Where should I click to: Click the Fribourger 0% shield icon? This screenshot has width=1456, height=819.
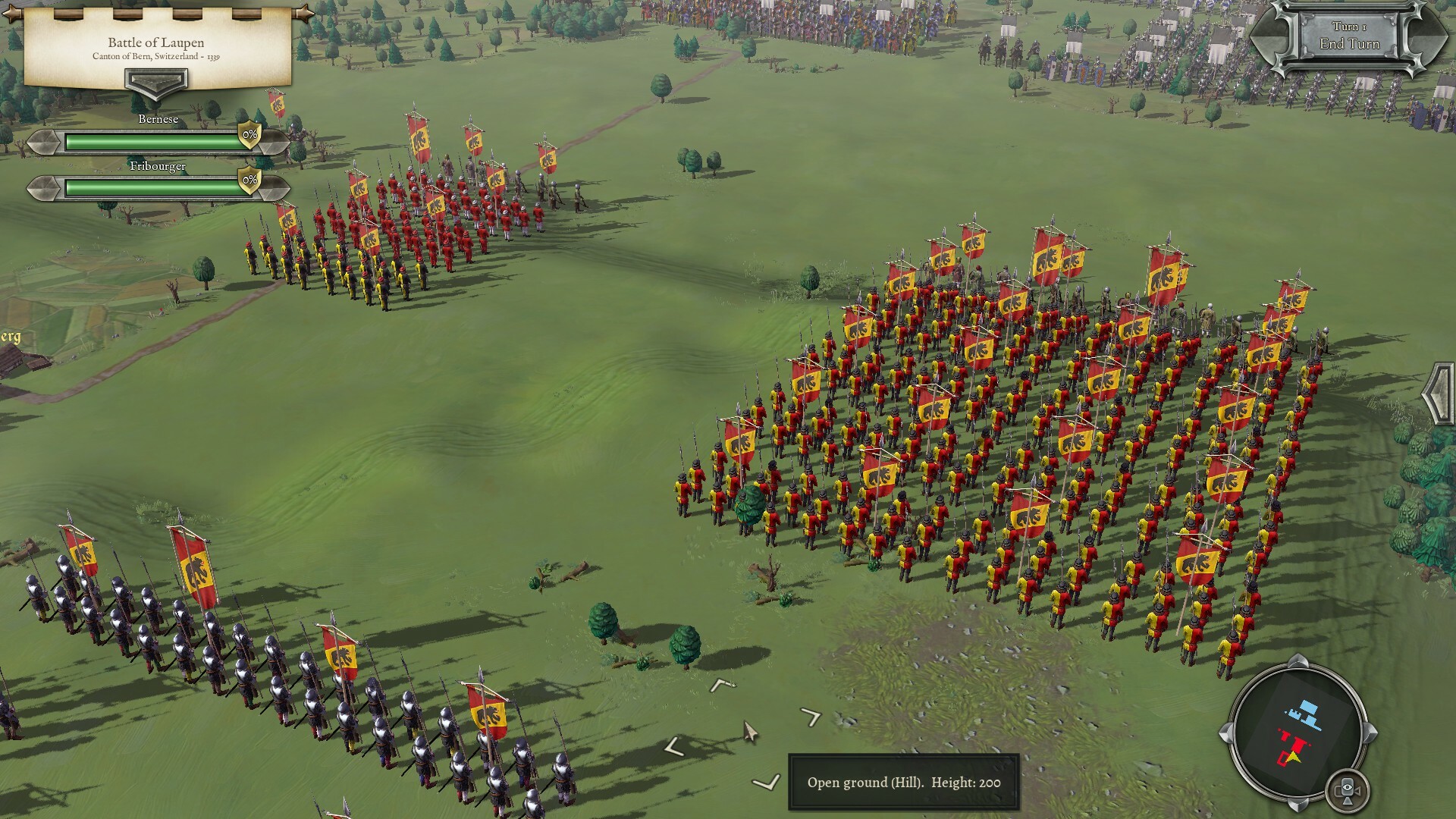(249, 180)
